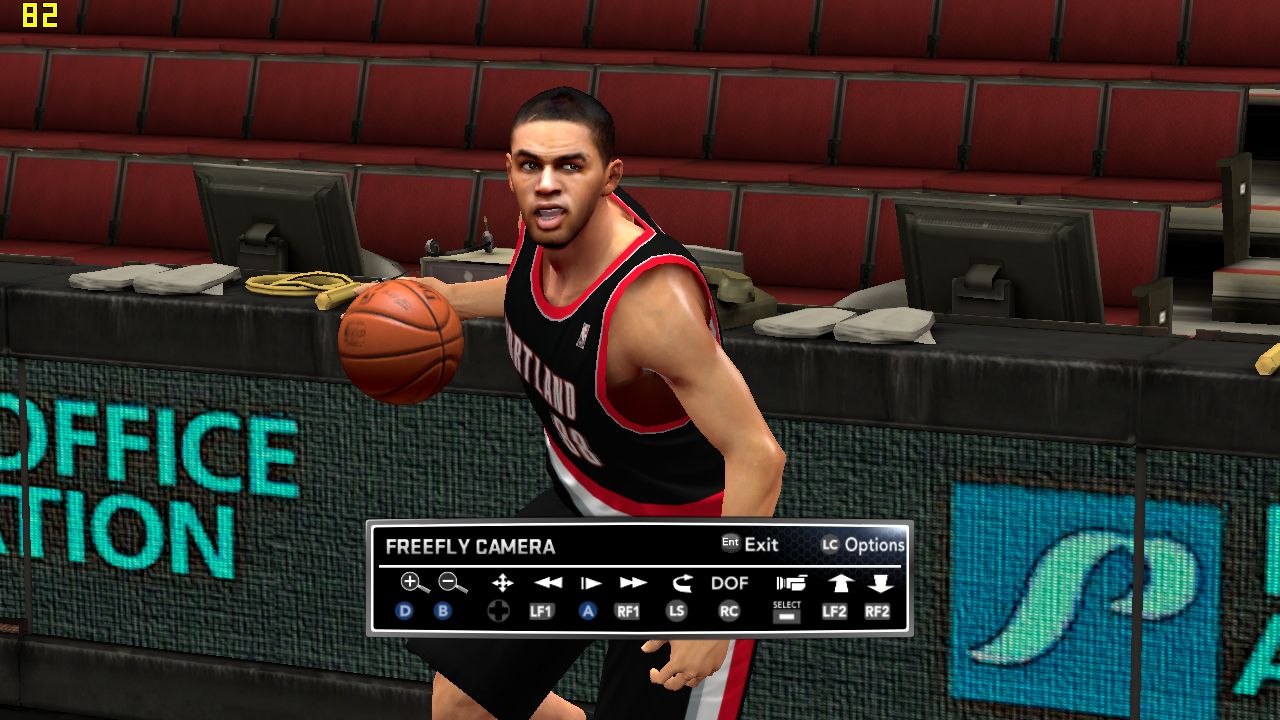
Task: Exit the Freefly Camera panel
Action: [750, 545]
